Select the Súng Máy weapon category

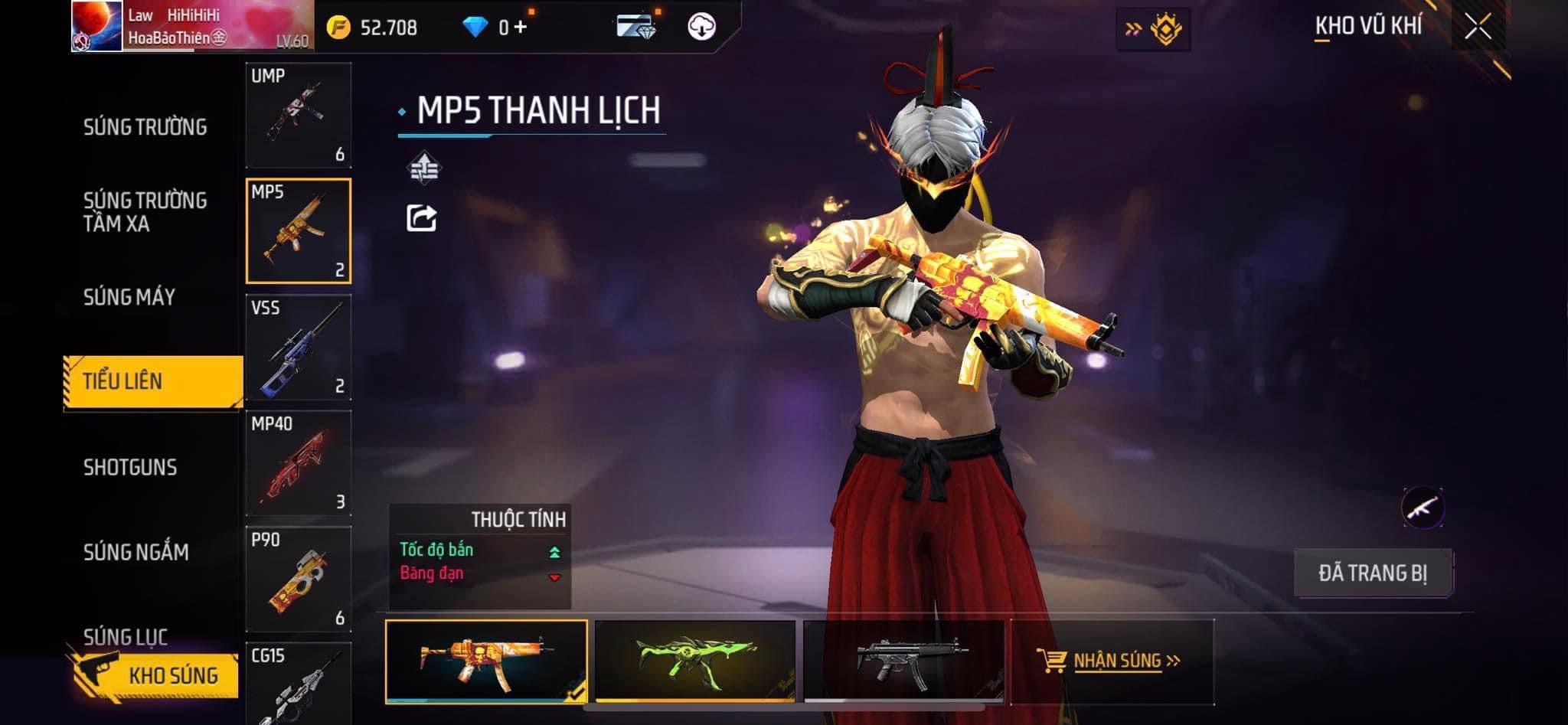click(x=129, y=297)
